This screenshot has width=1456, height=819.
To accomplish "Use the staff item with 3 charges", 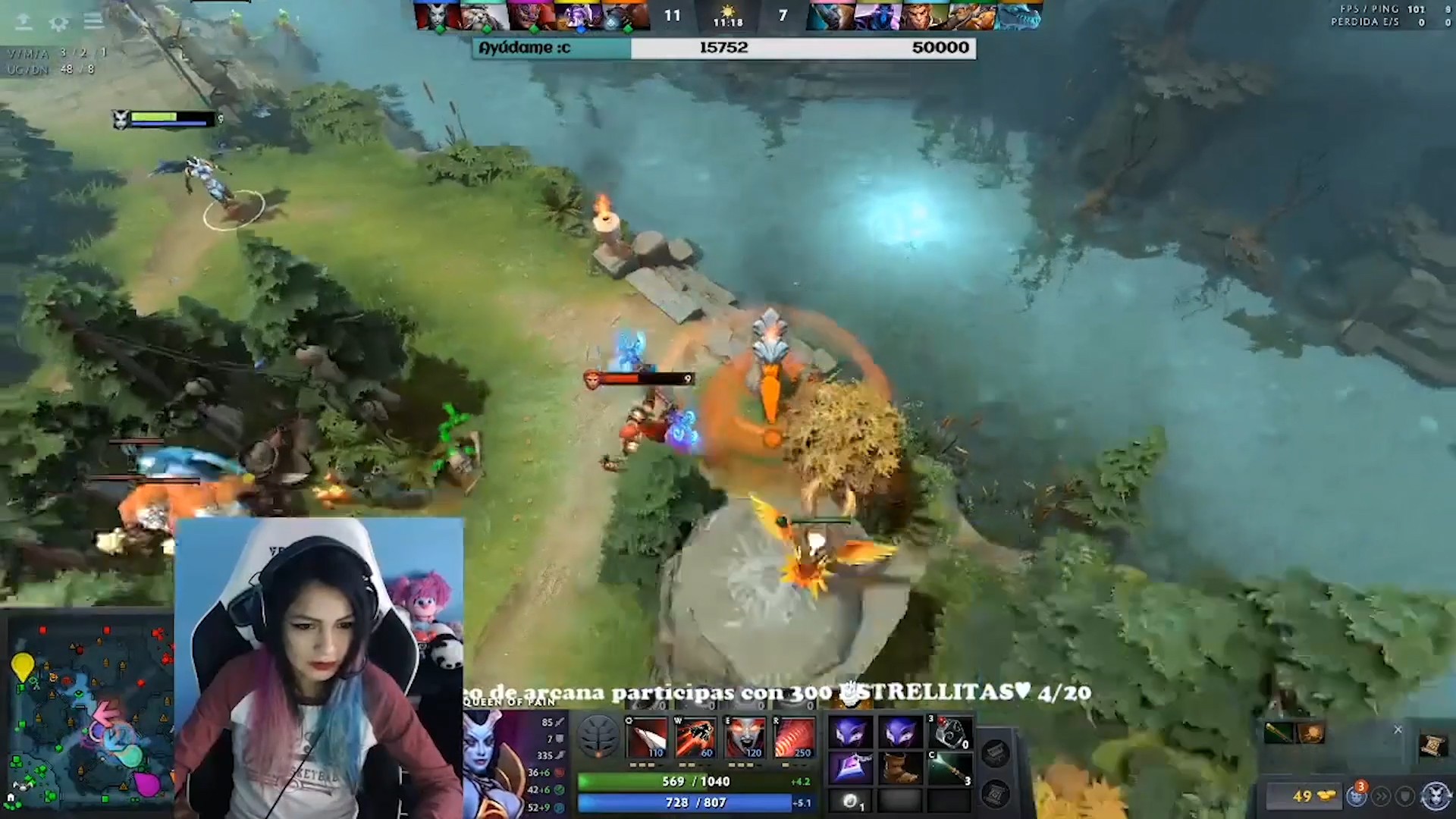I will click(950, 769).
